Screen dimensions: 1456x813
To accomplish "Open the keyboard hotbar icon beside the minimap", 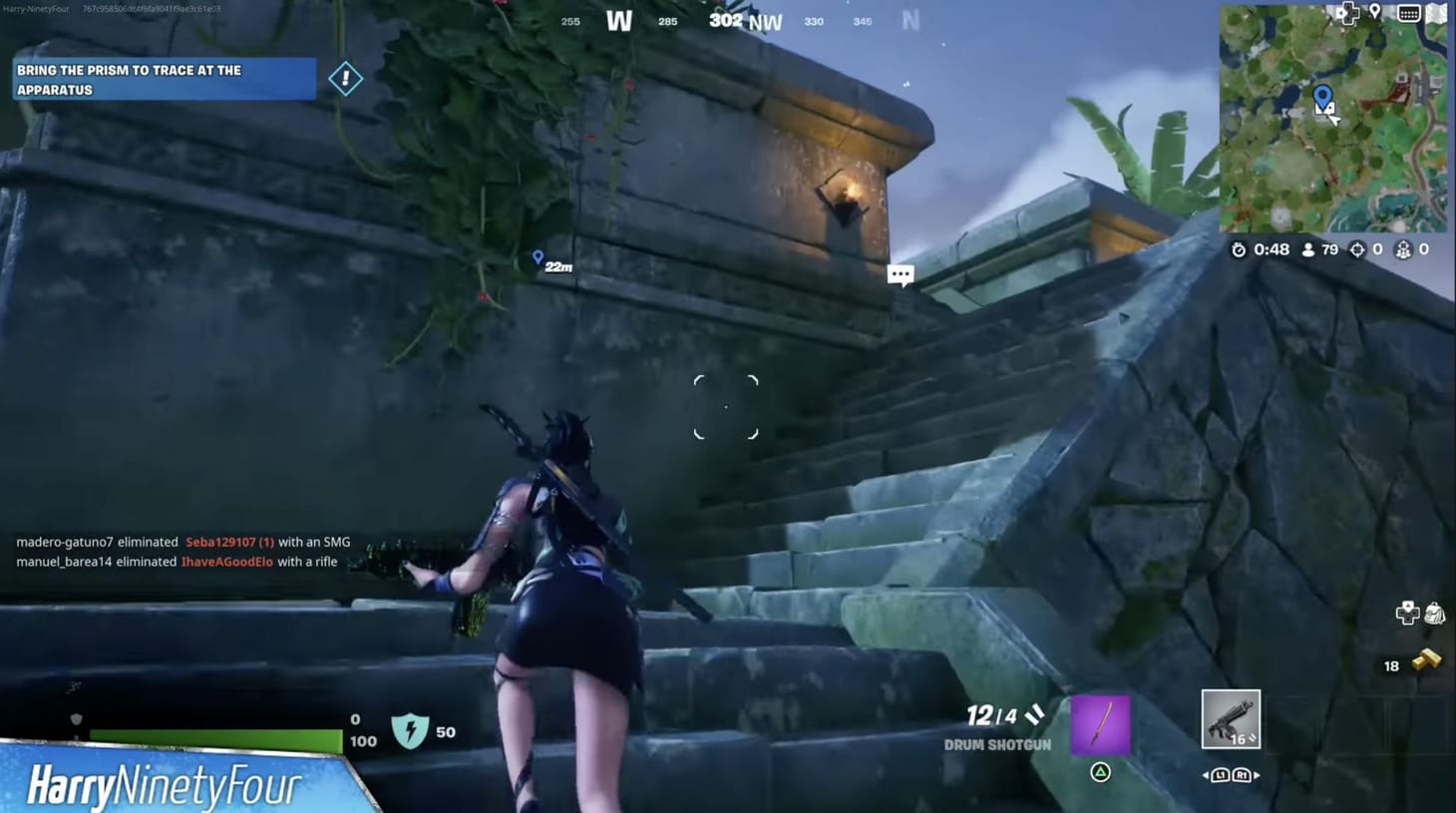I will tap(1409, 13).
